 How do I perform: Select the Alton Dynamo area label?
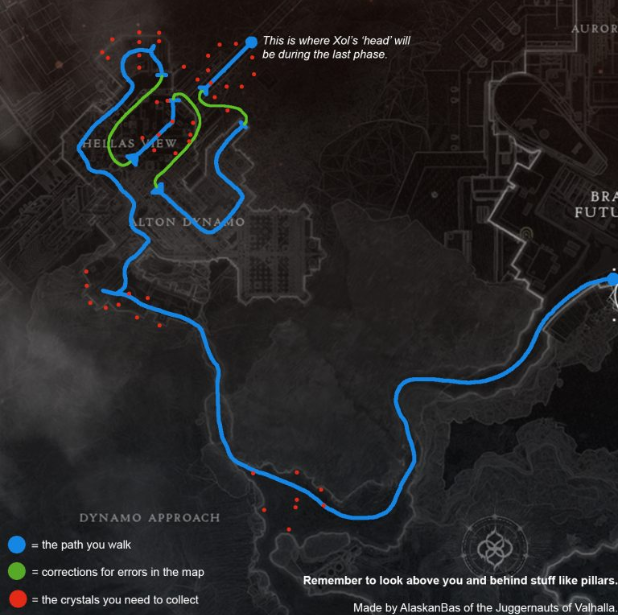[x=187, y=221]
